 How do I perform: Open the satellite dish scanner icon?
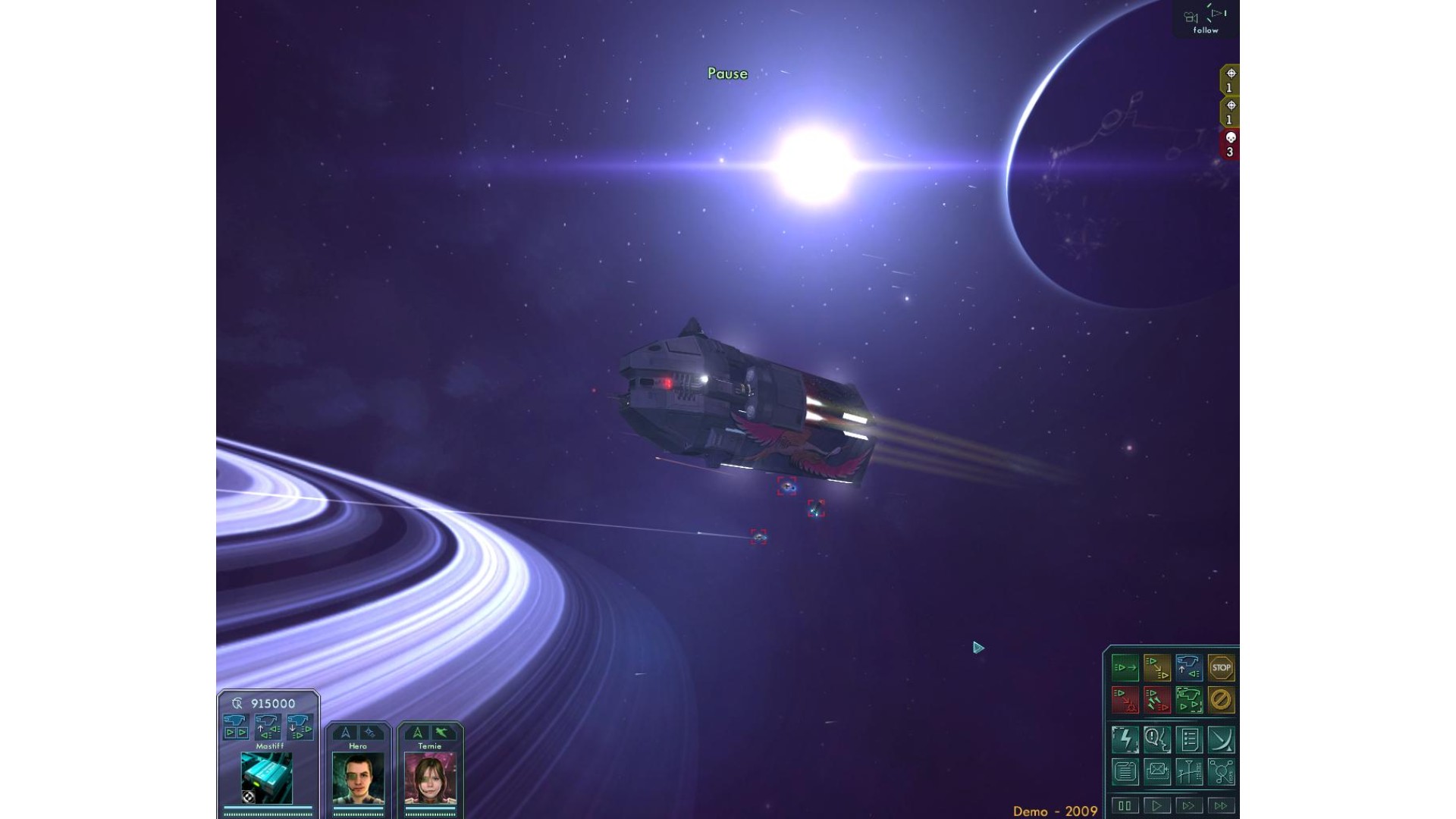[1221, 739]
